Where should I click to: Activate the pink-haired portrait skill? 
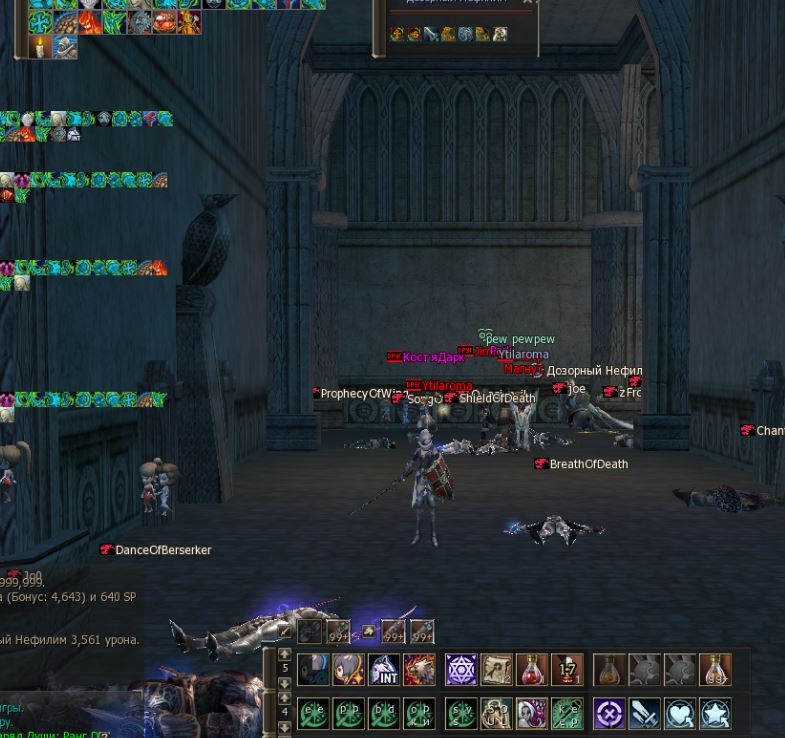(531, 714)
